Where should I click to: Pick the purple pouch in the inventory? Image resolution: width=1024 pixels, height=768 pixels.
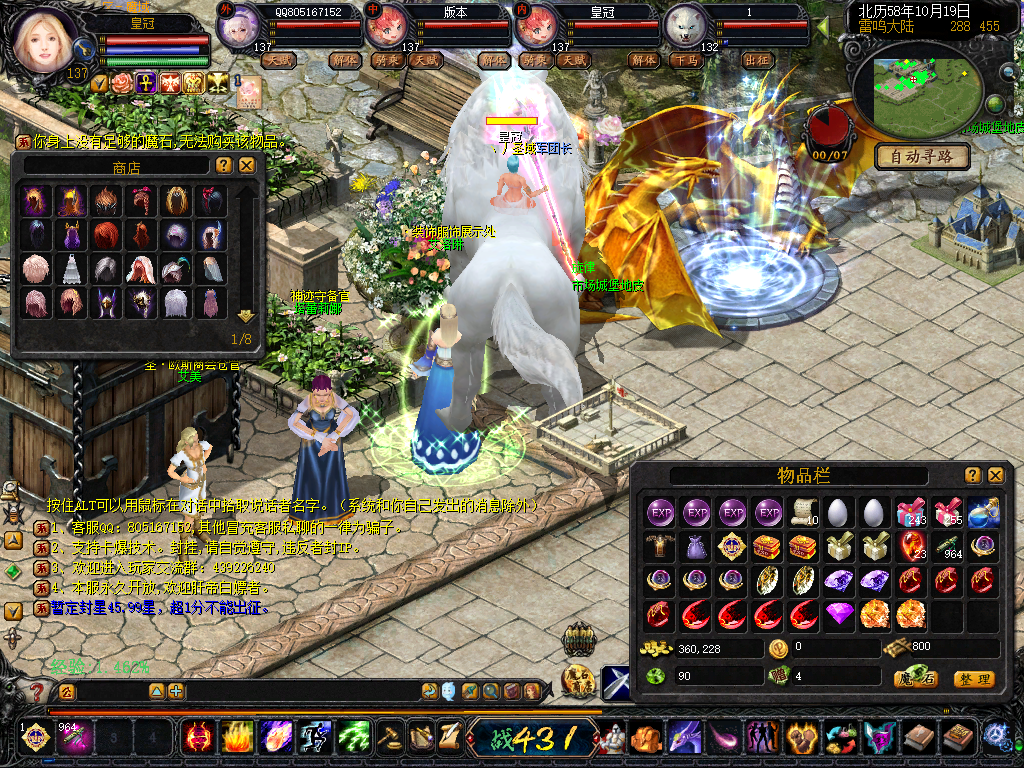click(696, 547)
